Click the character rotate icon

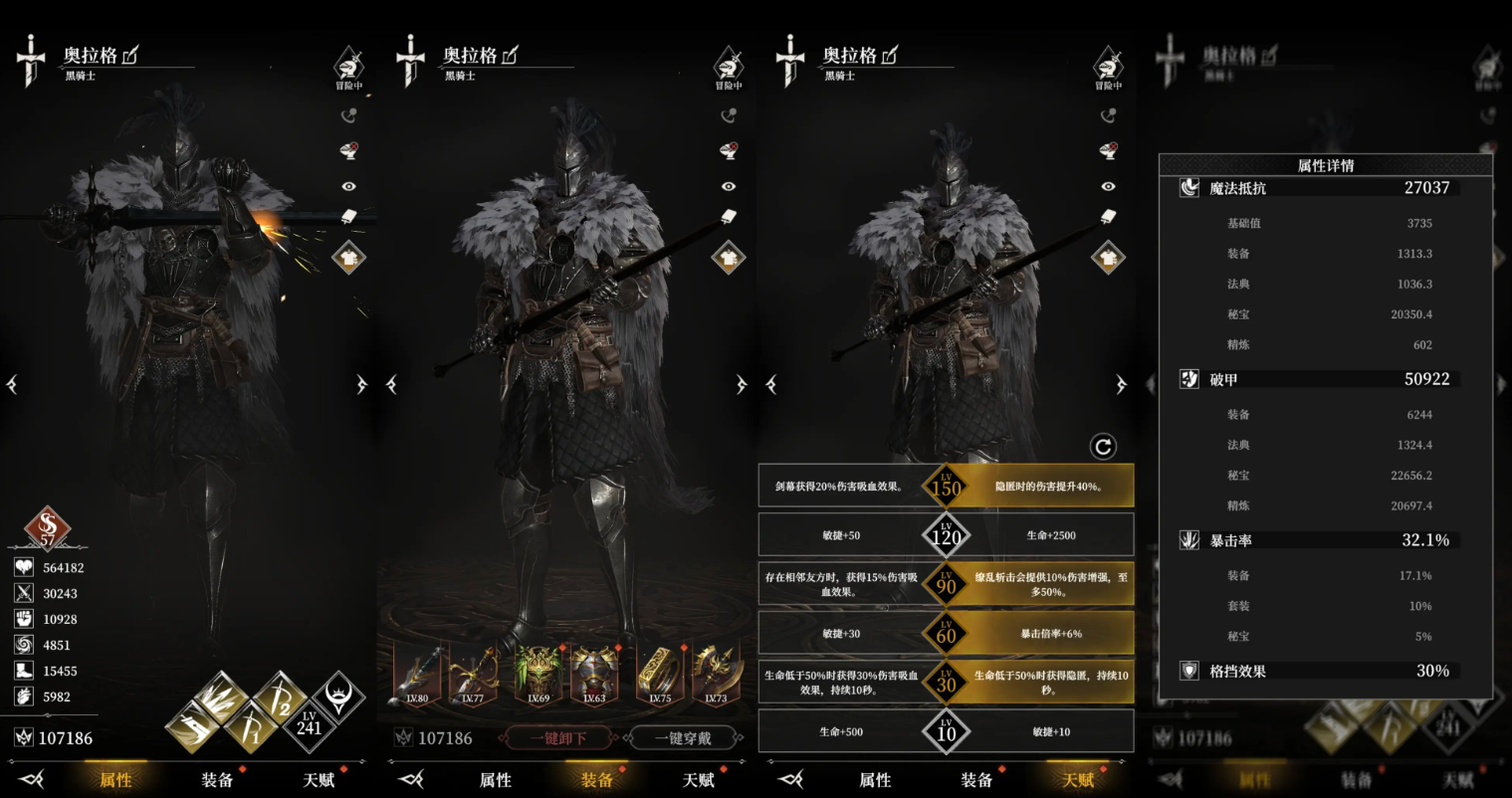click(x=349, y=114)
